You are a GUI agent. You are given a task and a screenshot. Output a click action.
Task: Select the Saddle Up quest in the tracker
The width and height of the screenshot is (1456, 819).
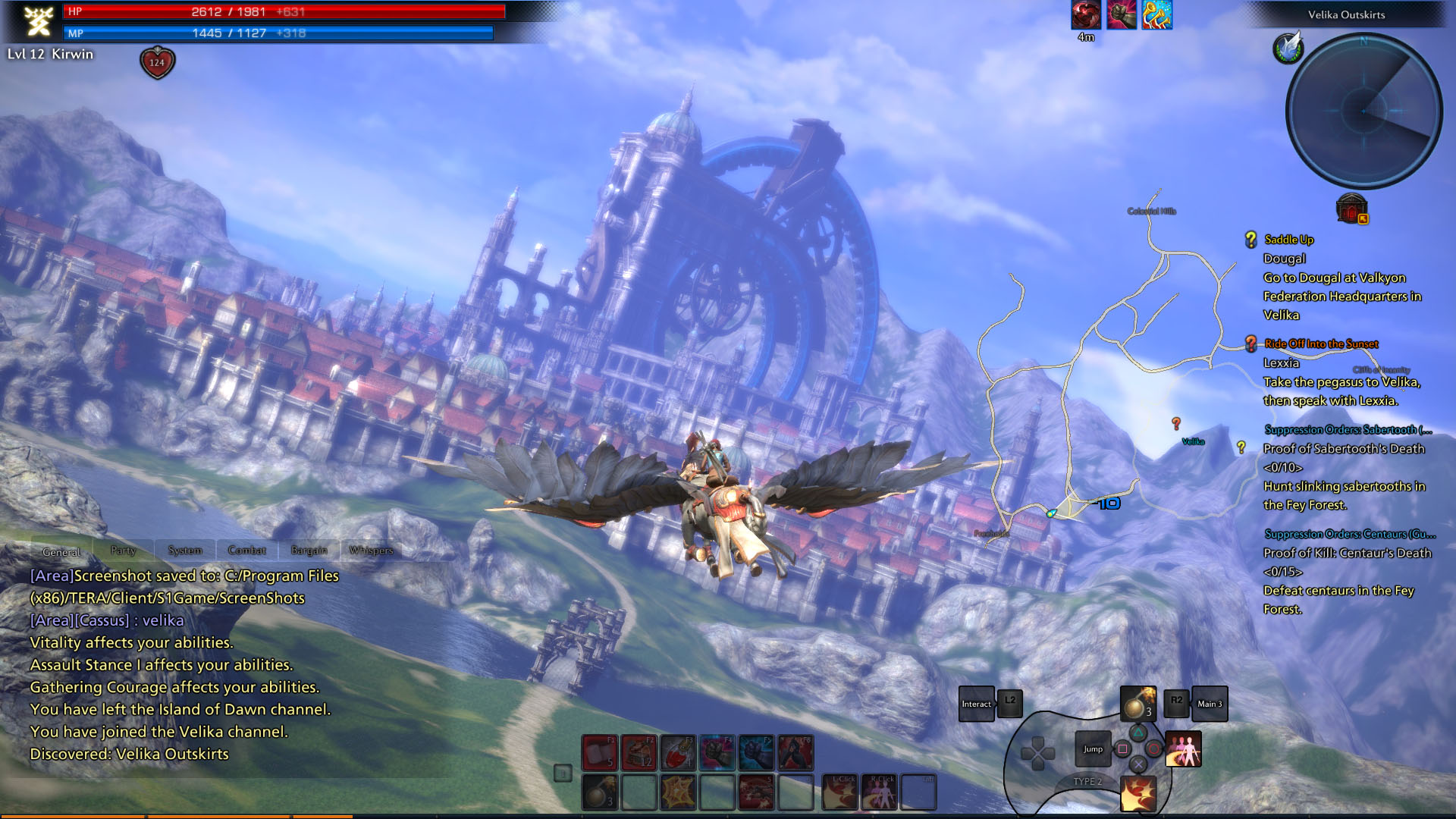pos(1288,240)
